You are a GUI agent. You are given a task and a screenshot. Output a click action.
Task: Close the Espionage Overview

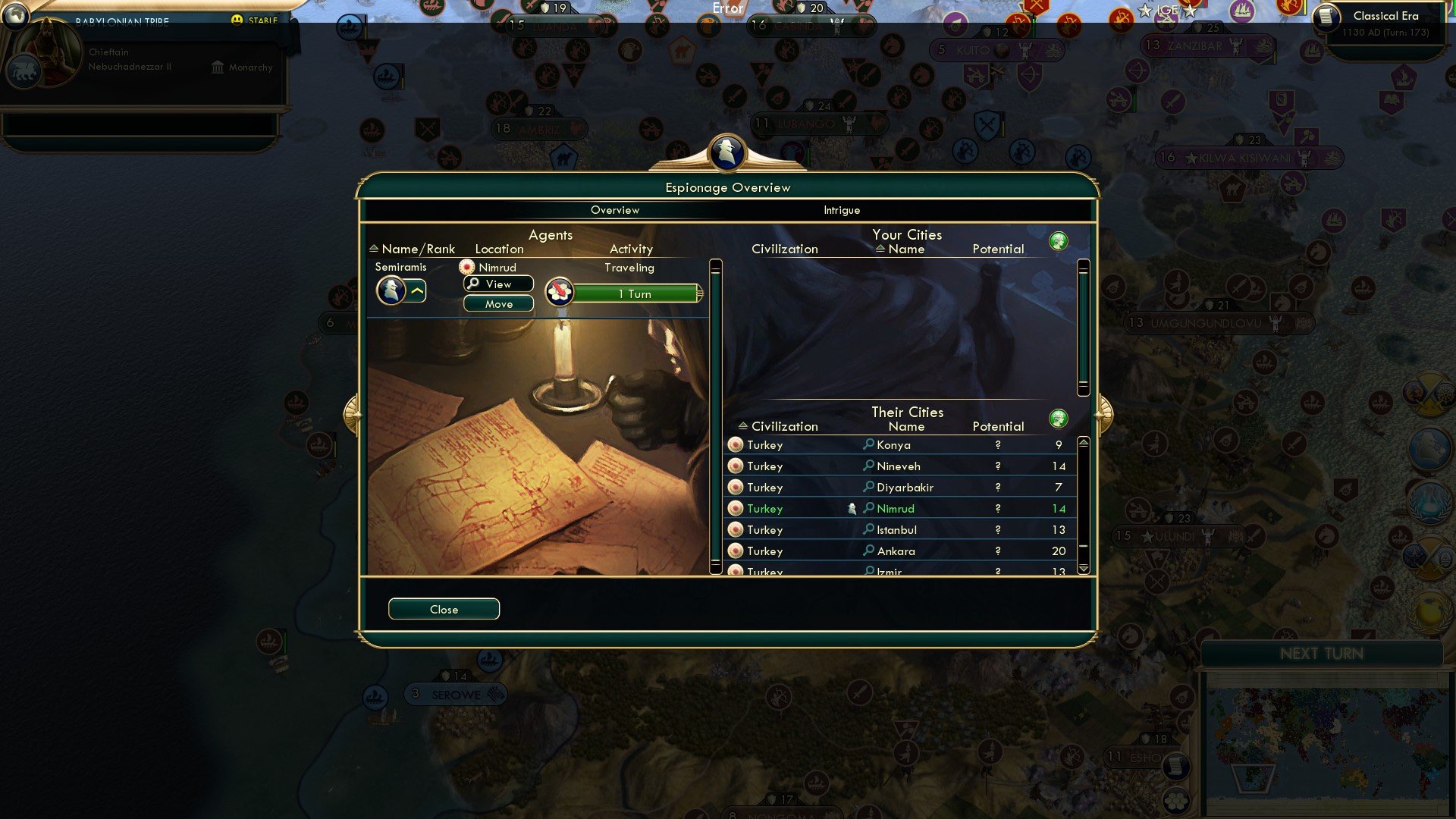(444, 609)
